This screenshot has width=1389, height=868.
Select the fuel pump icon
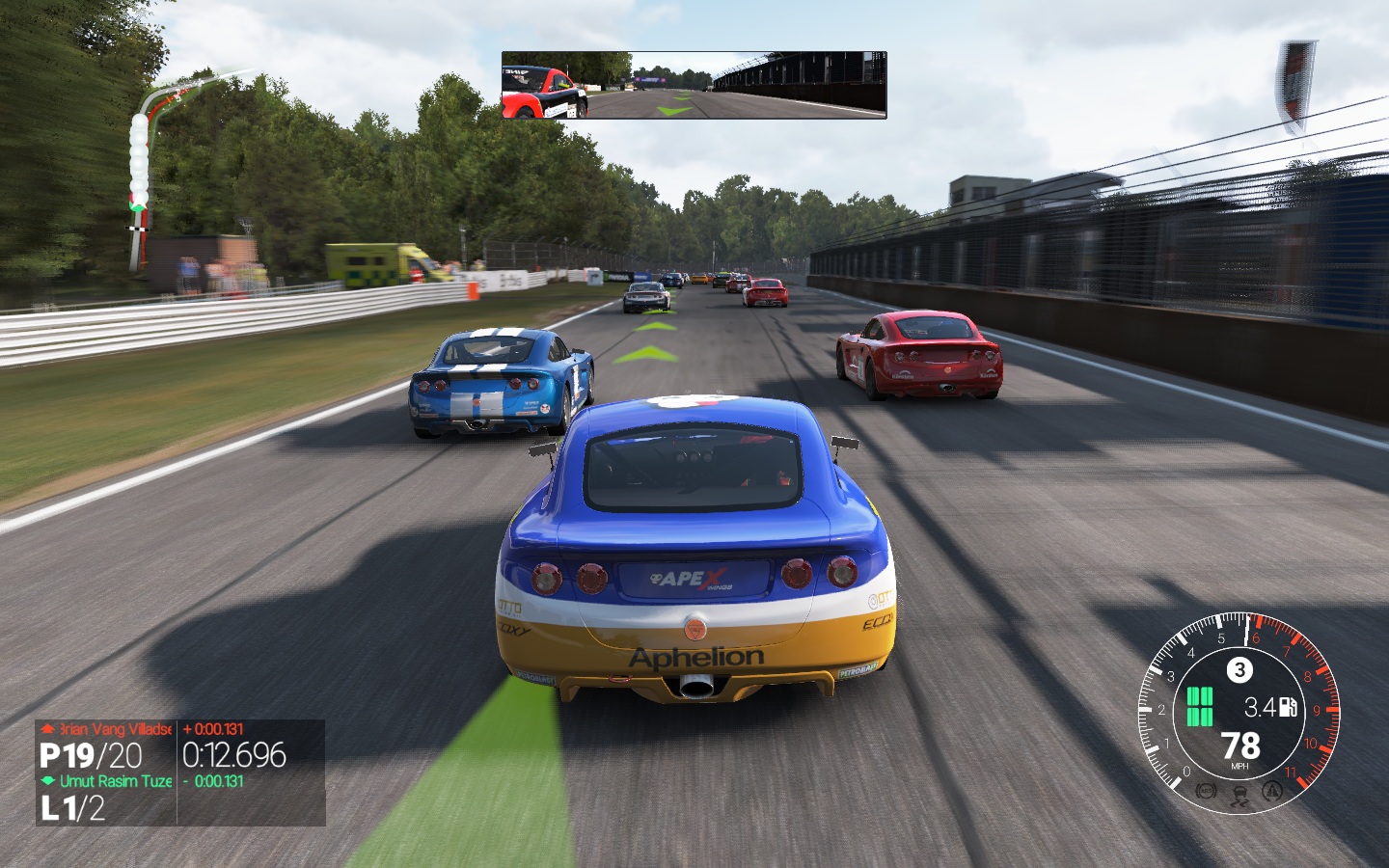(x=1288, y=708)
